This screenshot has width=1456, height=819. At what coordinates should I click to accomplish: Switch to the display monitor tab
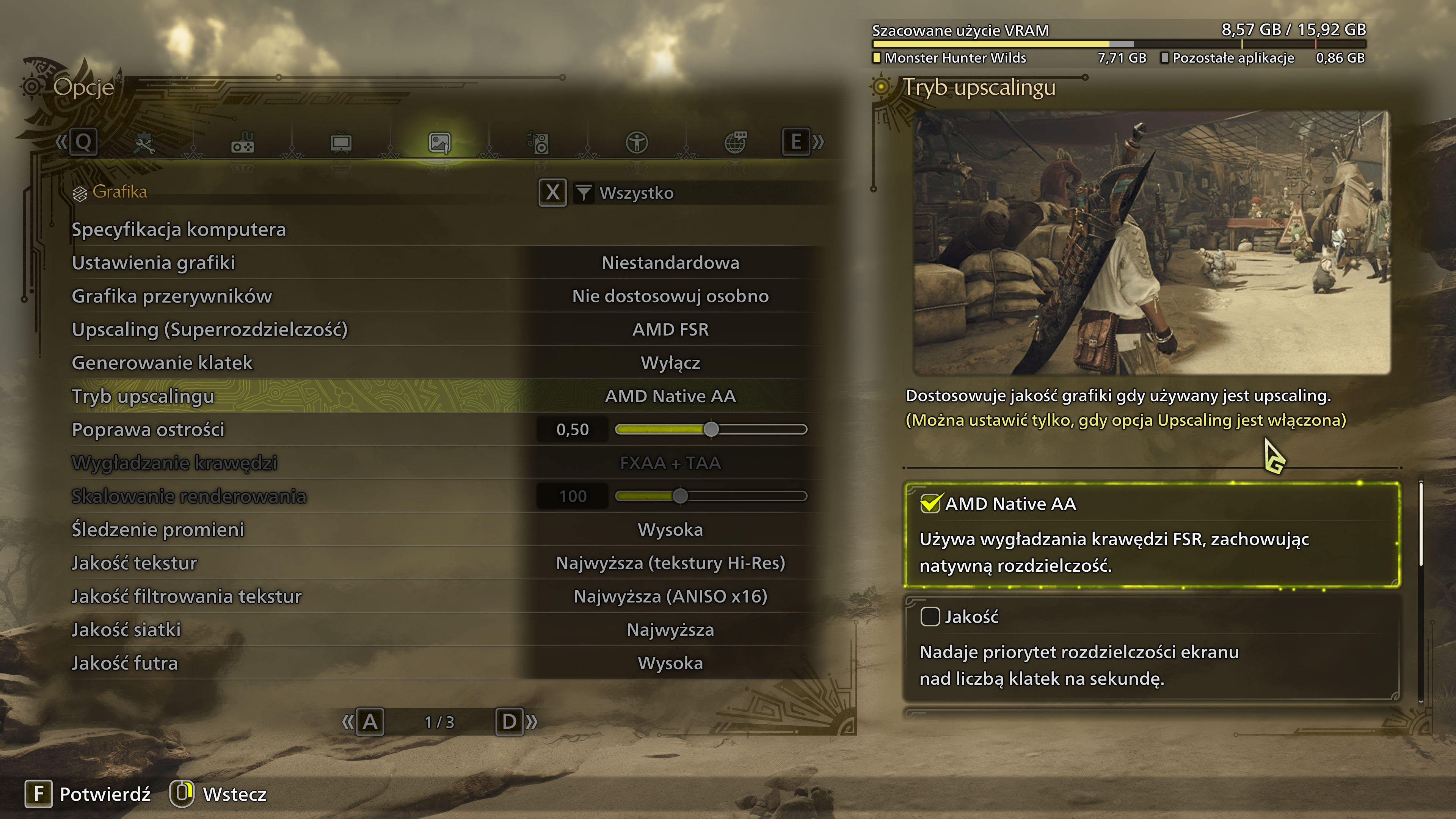click(341, 143)
